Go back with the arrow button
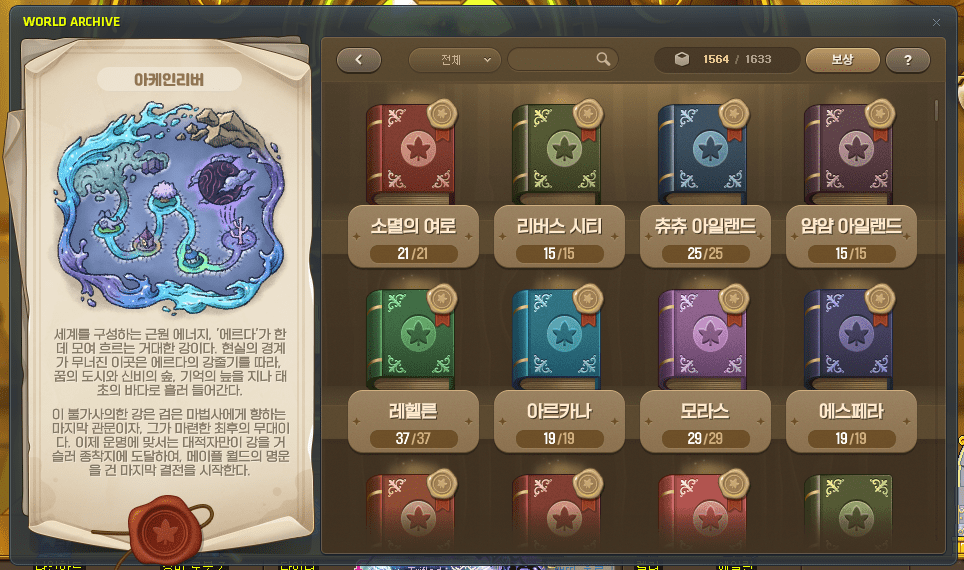 [359, 60]
